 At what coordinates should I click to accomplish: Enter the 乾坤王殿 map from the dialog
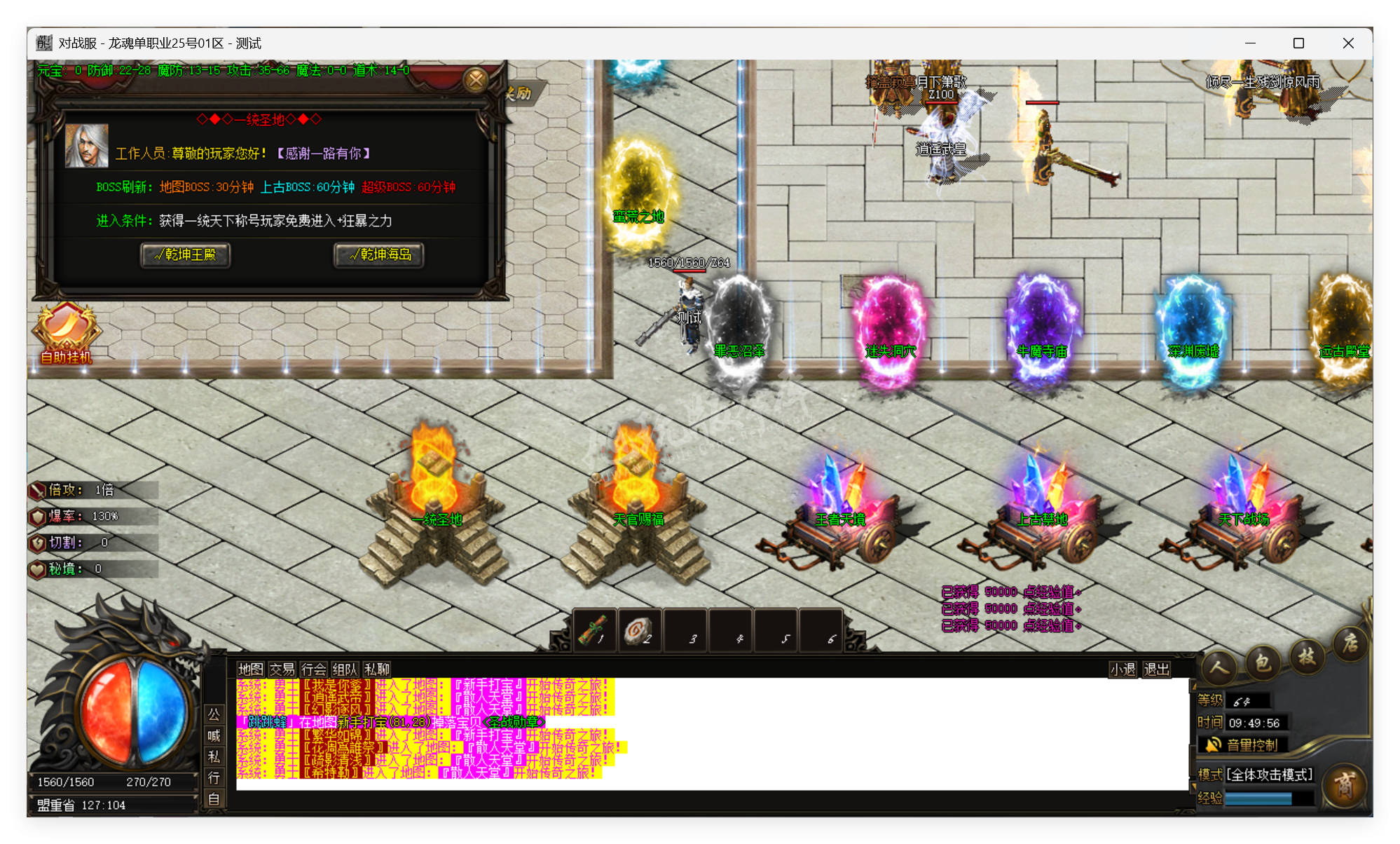(x=186, y=254)
